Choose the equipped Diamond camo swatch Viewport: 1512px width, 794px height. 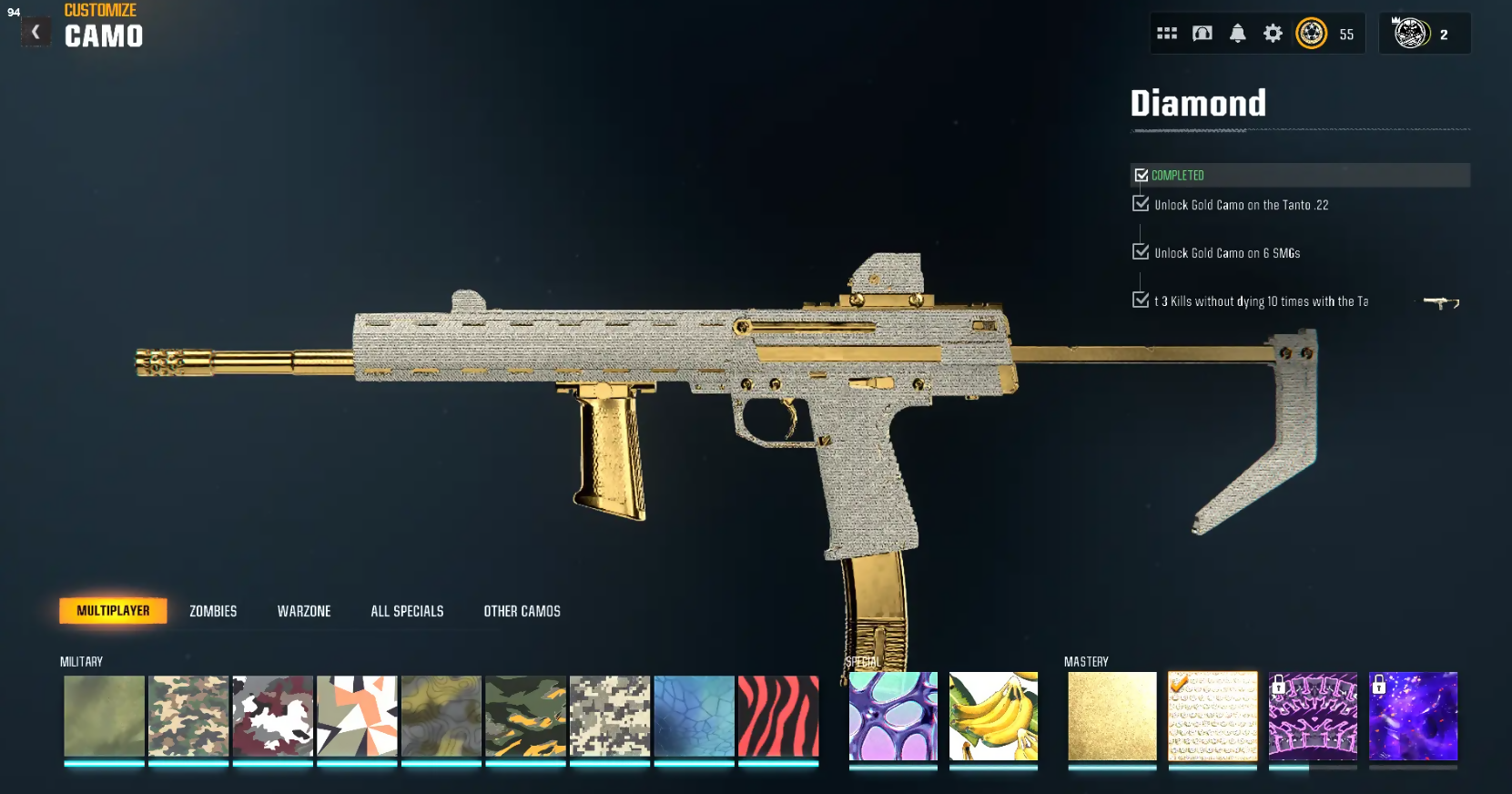pyautogui.click(x=1213, y=717)
